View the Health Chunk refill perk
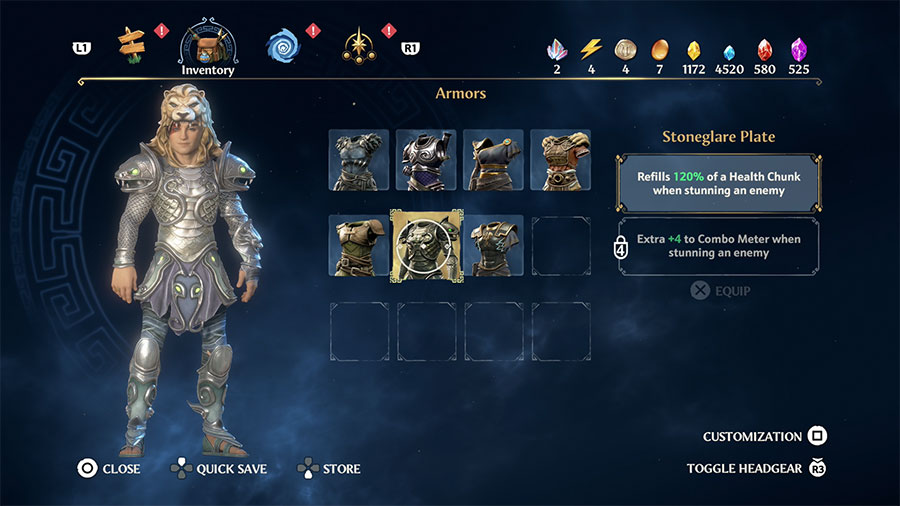Screen dimensions: 900x506 click(x=718, y=183)
